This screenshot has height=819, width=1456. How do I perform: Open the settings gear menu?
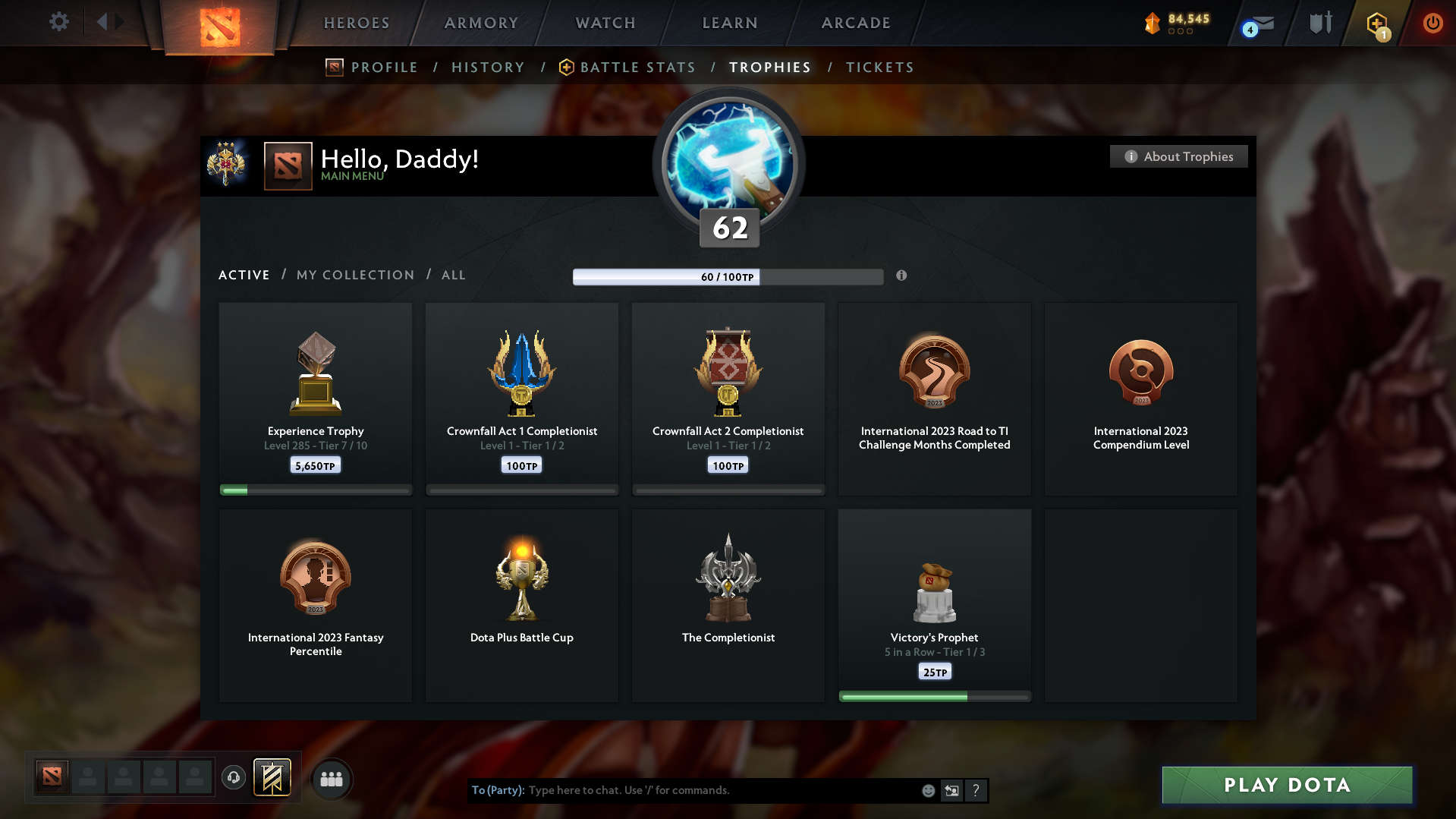tap(58, 22)
